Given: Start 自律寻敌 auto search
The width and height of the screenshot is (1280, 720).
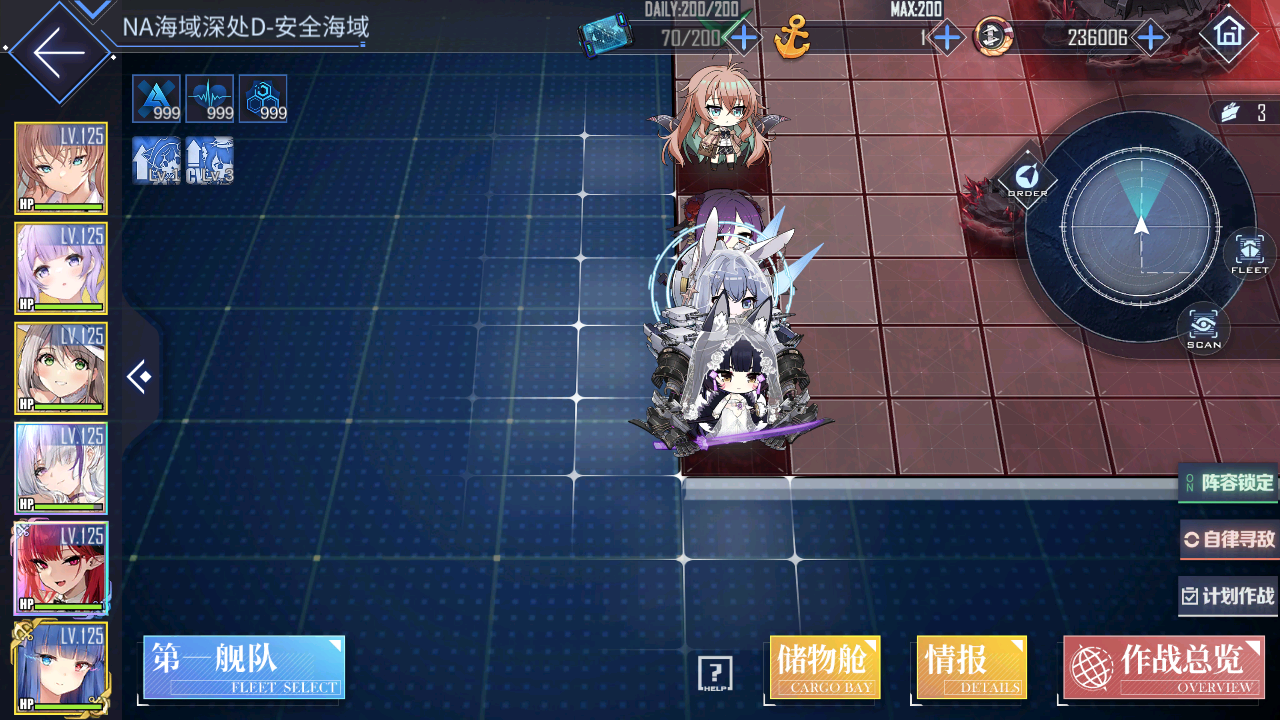Looking at the screenshot, I should [1229, 540].
